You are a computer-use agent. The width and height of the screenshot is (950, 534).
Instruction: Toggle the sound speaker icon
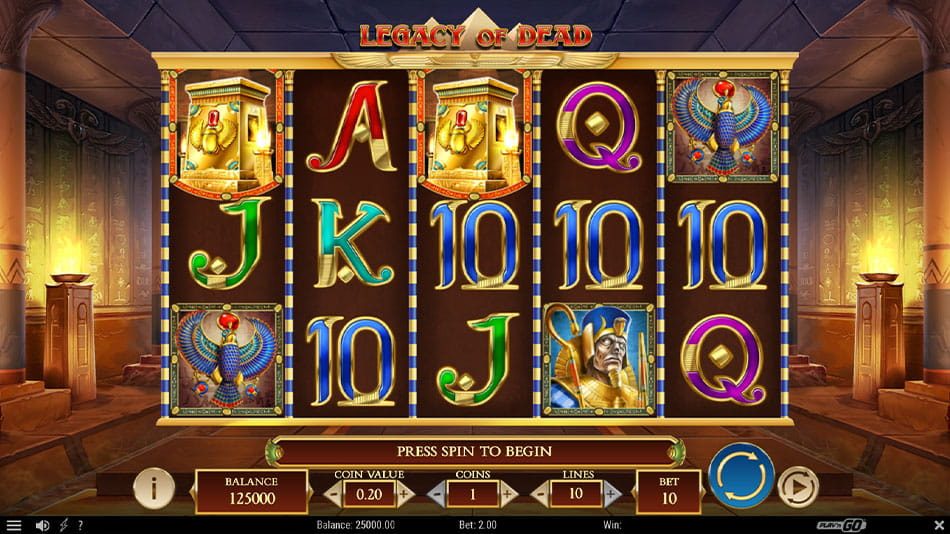42,525
